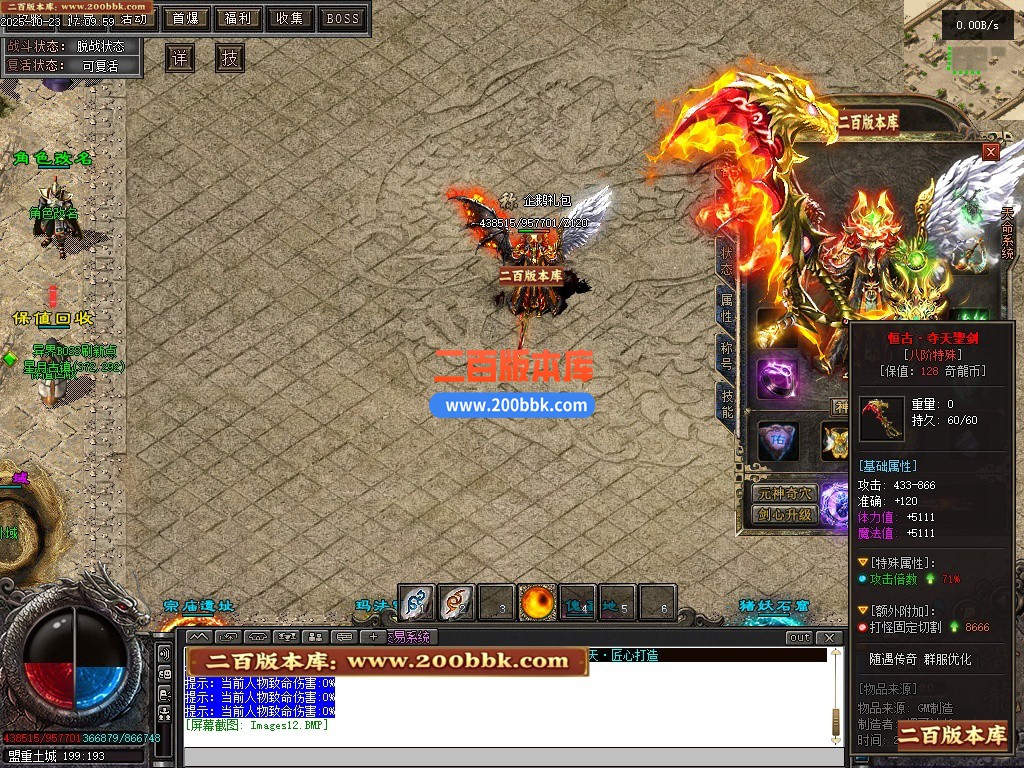Open the 剑心升级 sword heart upgrade
This screenshot has height=768, width=1024.
785,515
